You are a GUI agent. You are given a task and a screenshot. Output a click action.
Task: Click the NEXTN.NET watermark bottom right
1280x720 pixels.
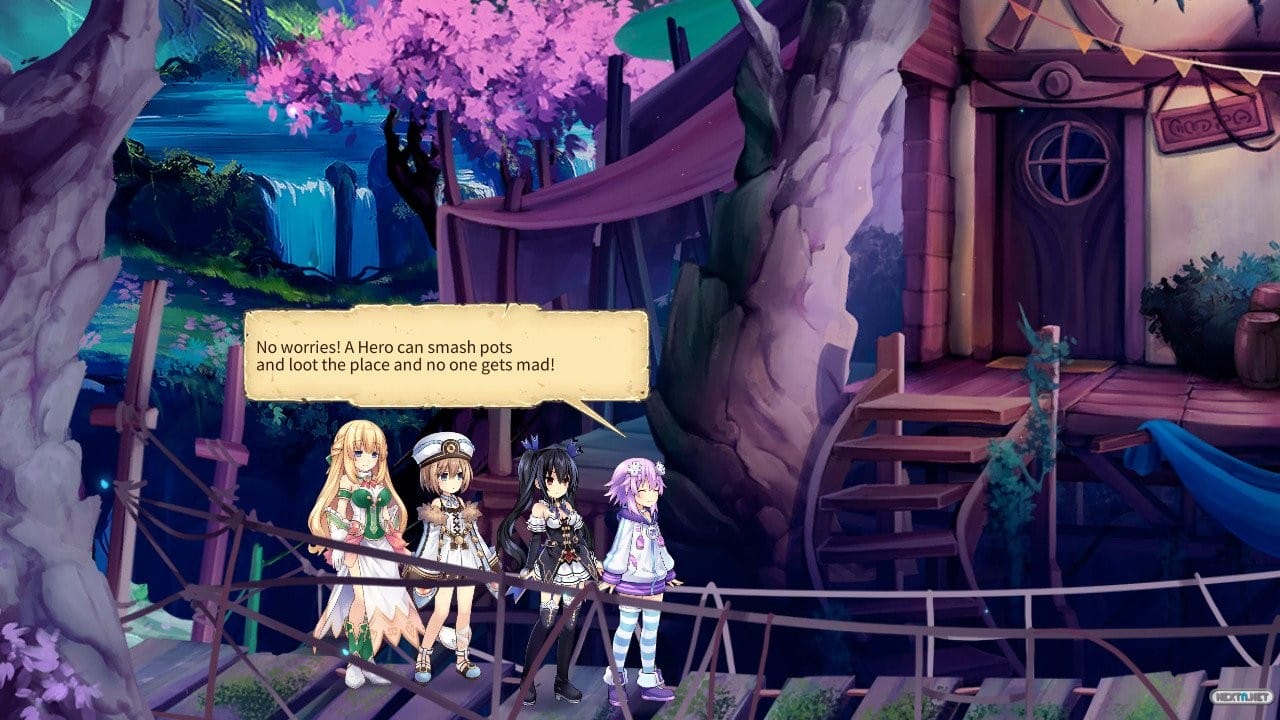click(x=1242, y=696)
